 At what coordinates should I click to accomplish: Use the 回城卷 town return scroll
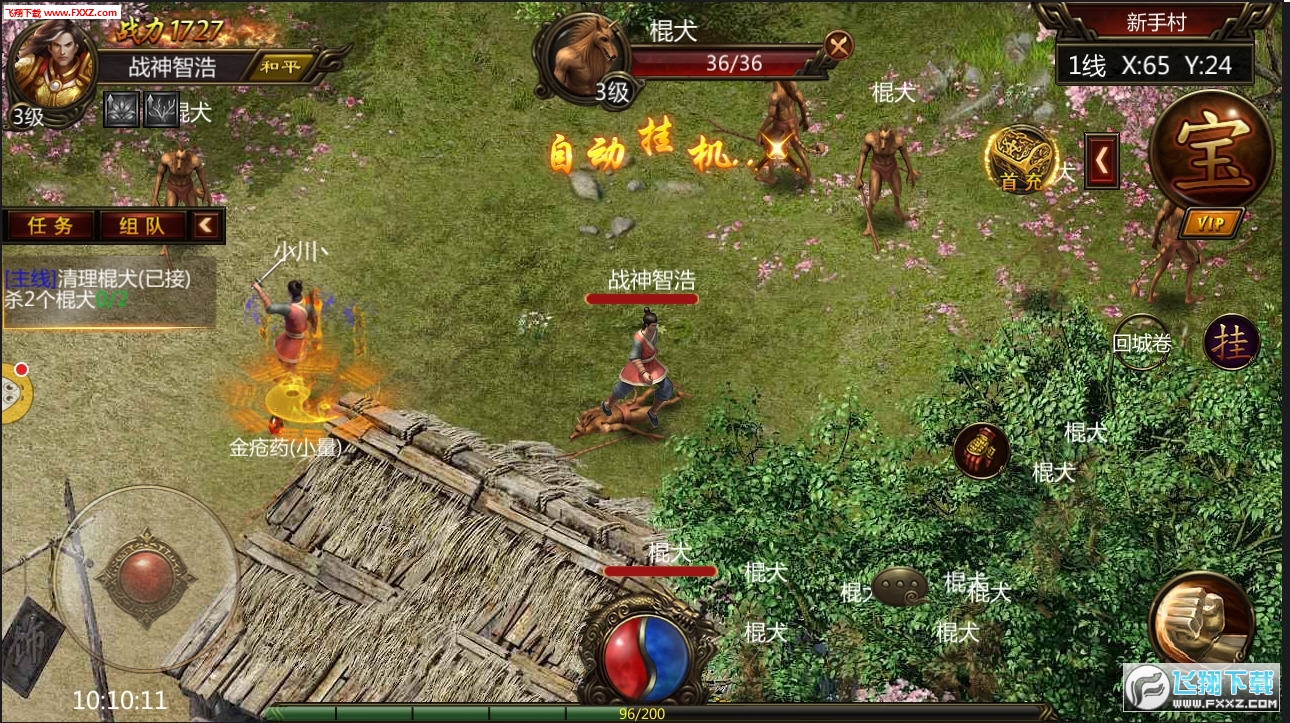point(1142,343)
